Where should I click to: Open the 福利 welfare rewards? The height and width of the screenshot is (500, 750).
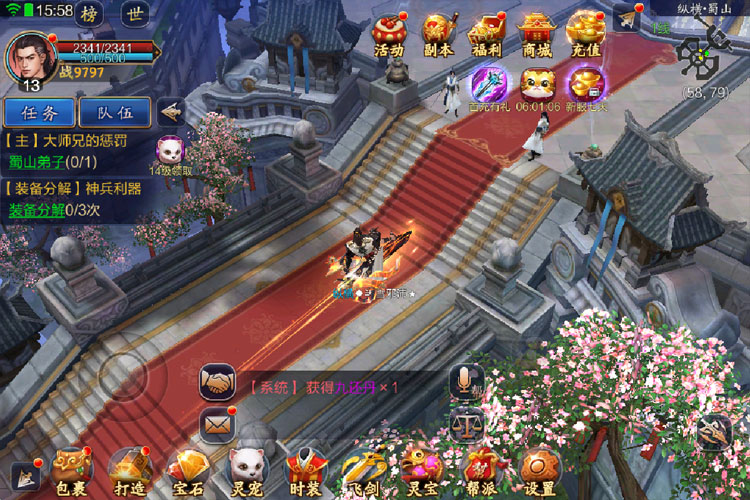click(487, 33)
